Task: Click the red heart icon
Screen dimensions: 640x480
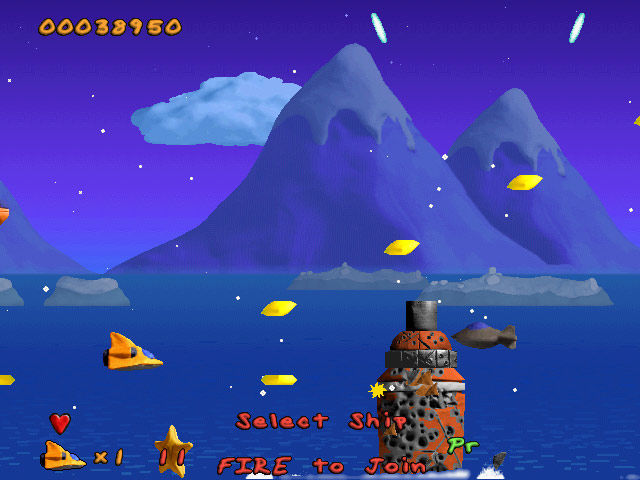Action: [x=60, y=423]
